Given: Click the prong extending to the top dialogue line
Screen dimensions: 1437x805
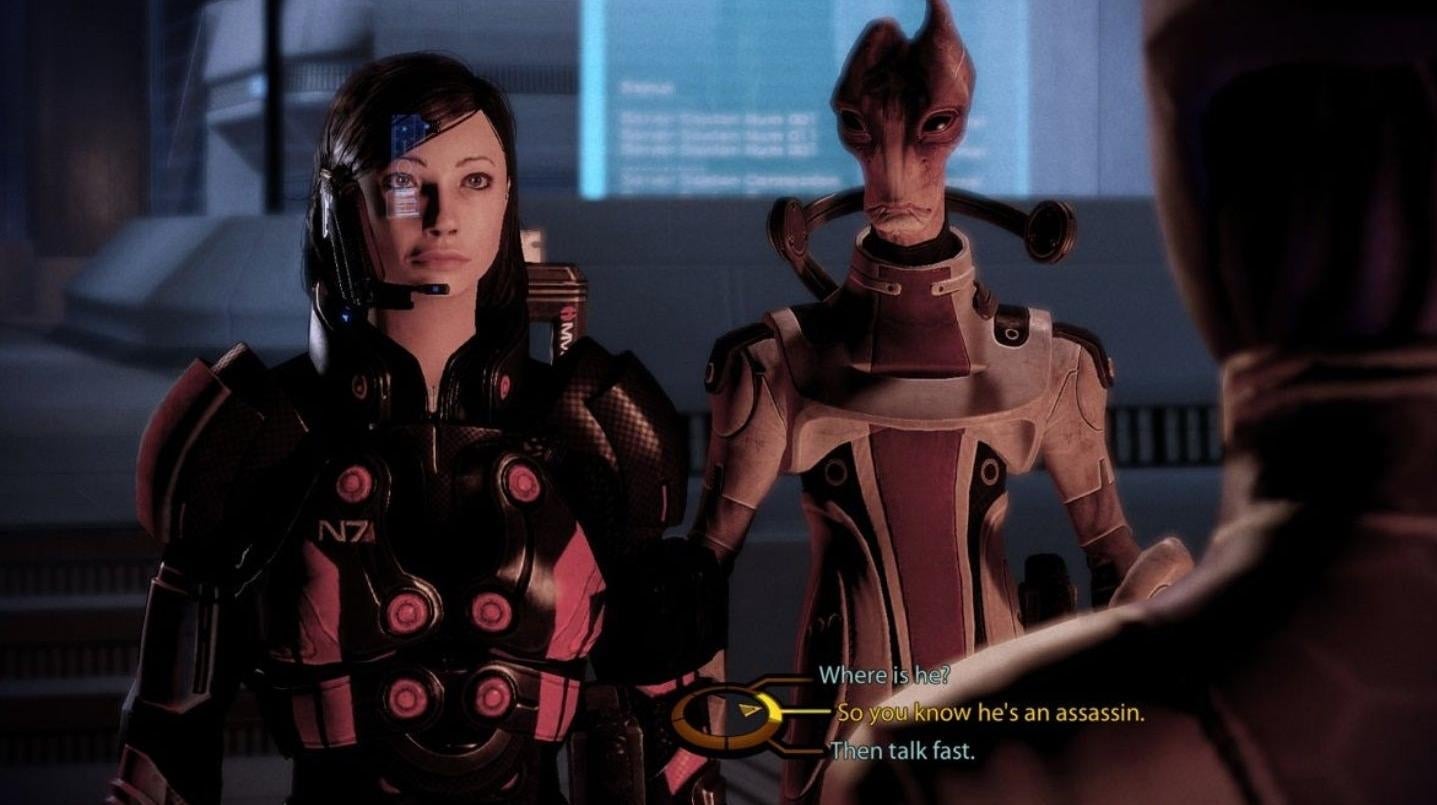Looking at the screenshot, I should (786, 679).
